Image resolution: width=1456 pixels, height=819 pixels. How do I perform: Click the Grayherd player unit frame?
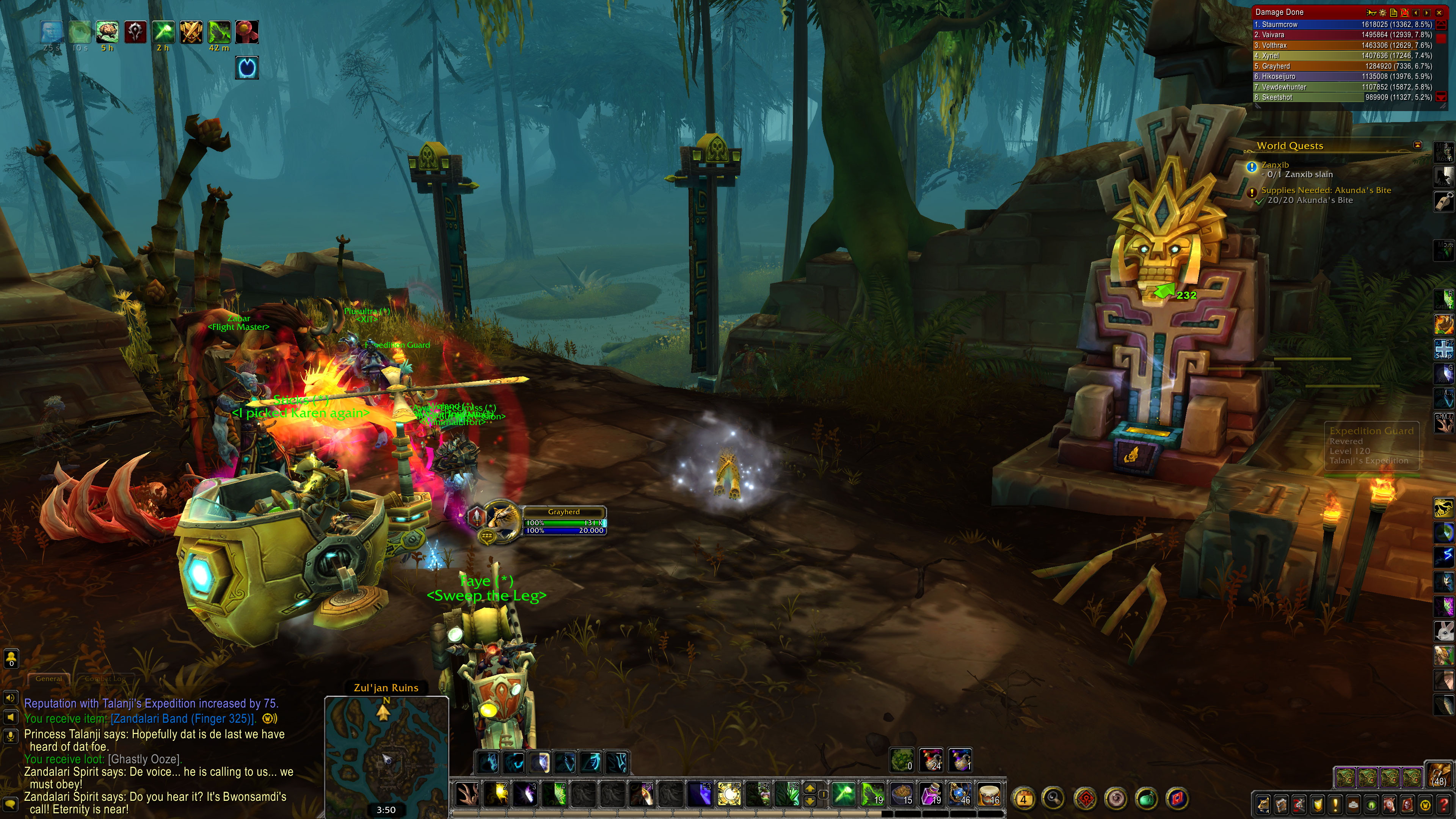(563, 520)
